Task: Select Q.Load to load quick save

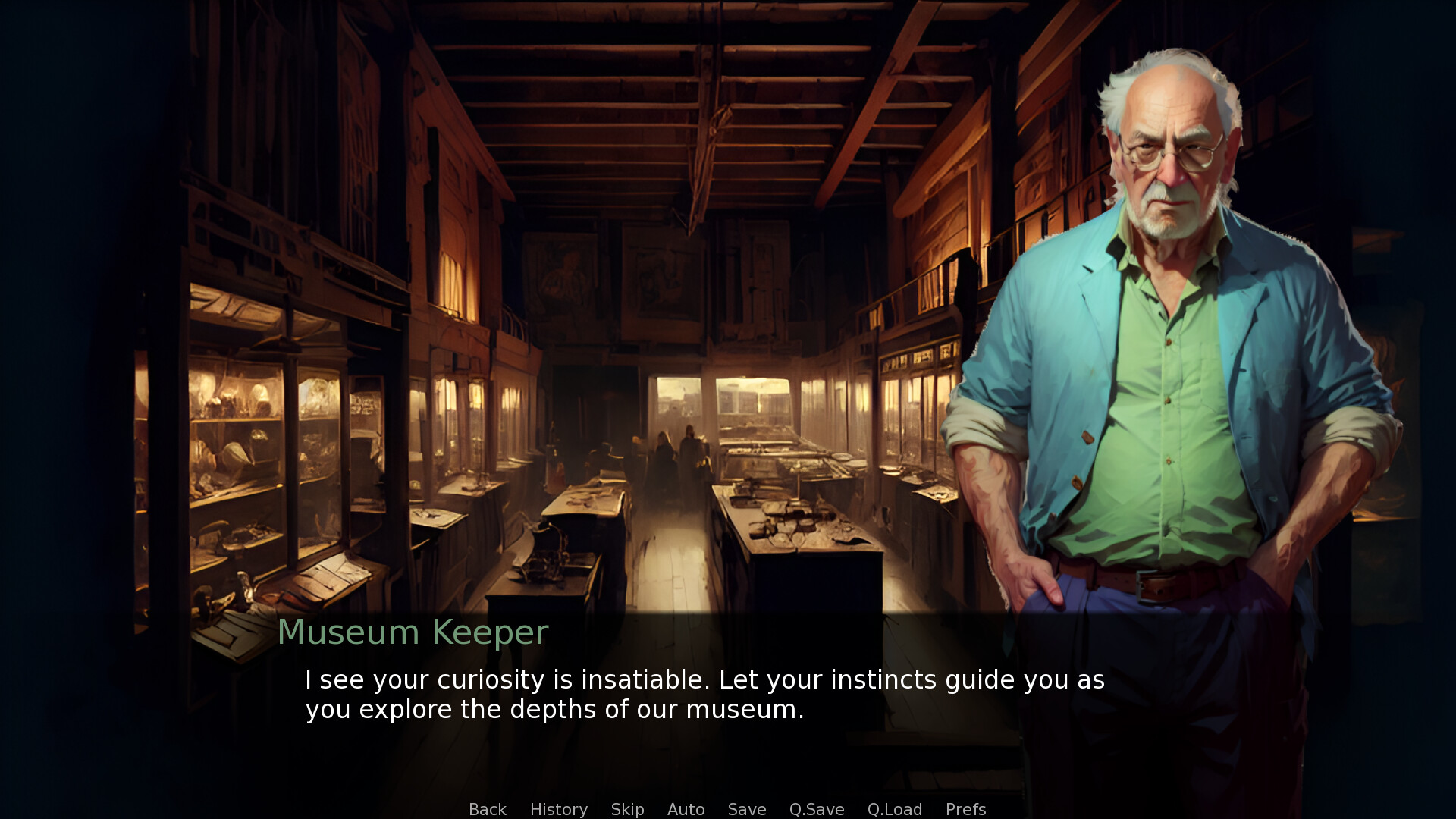Action: click(x=895, y=809)
